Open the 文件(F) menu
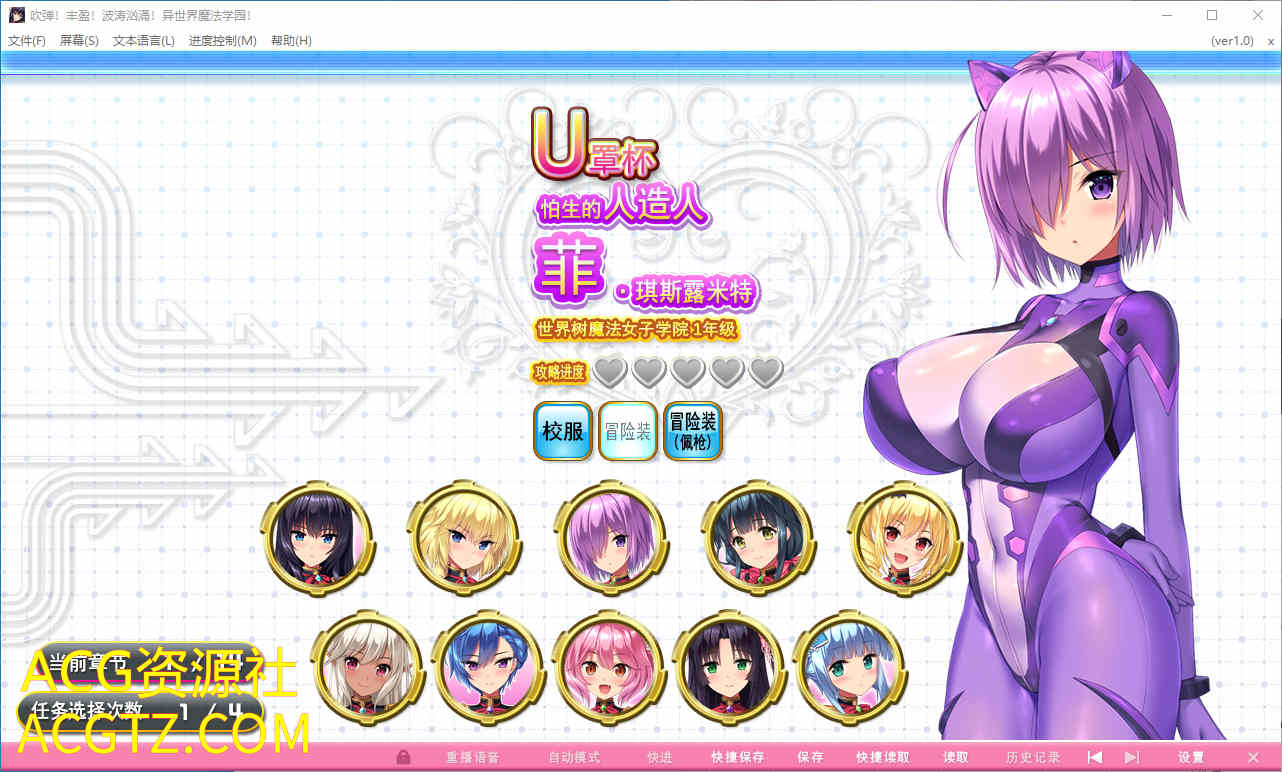Screen dimensions: 1282x772 click(27, 41)
